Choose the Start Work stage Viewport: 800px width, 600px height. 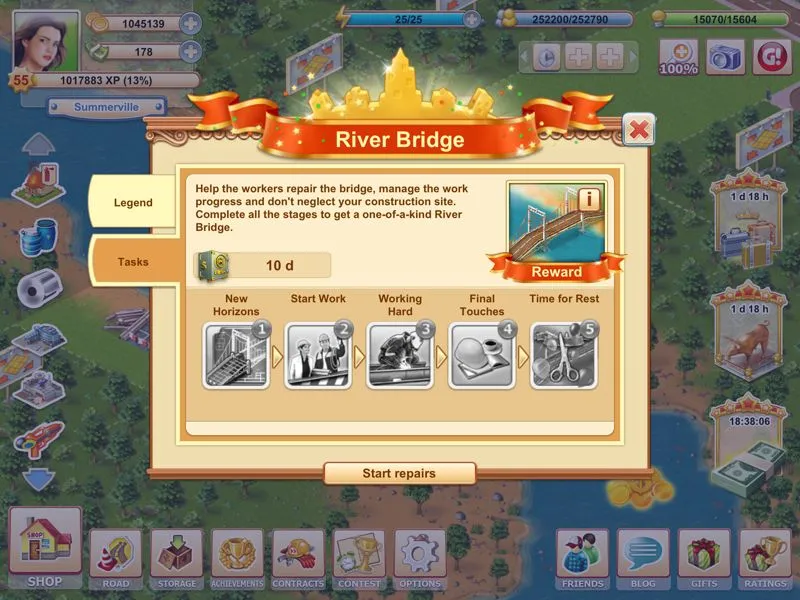click(x=318, y=354)
